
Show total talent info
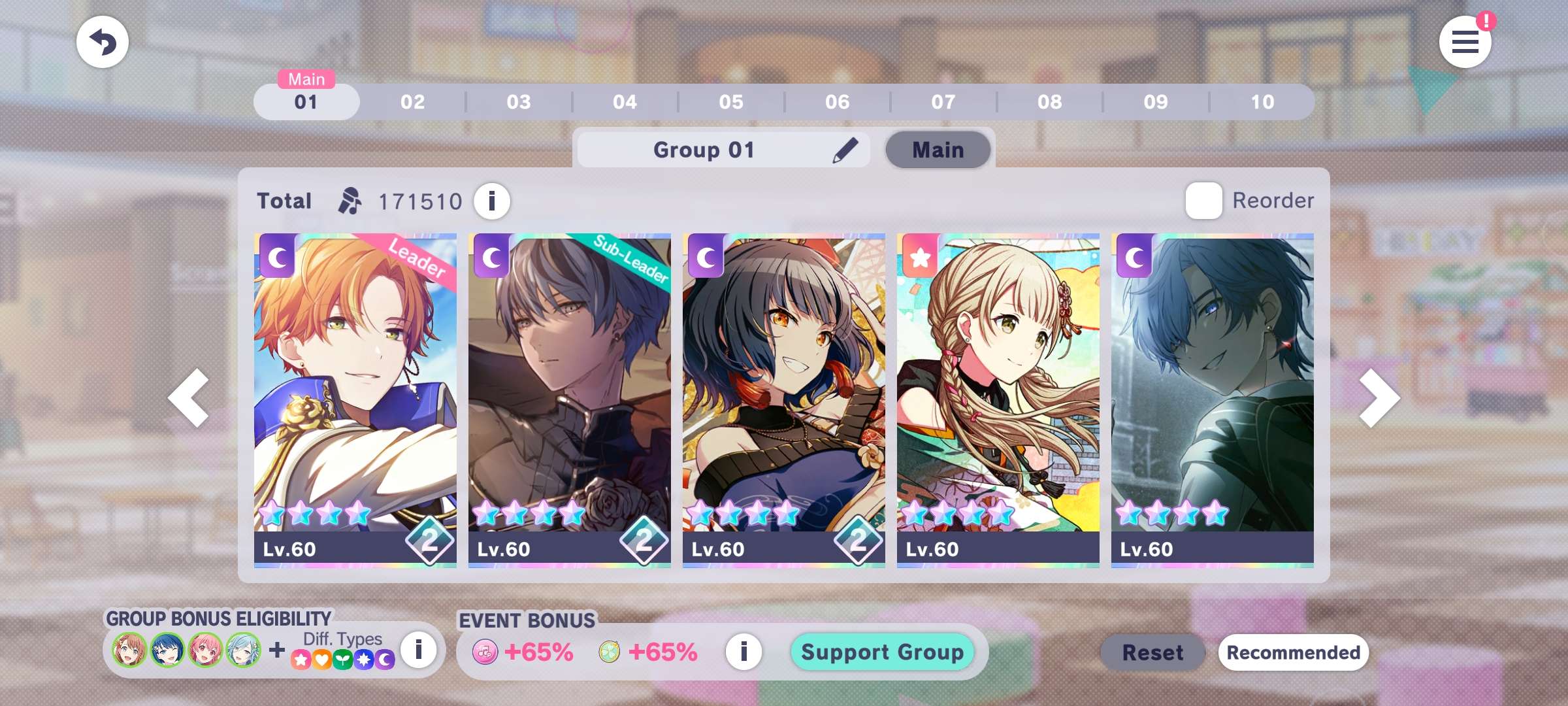tap(492, 201)
